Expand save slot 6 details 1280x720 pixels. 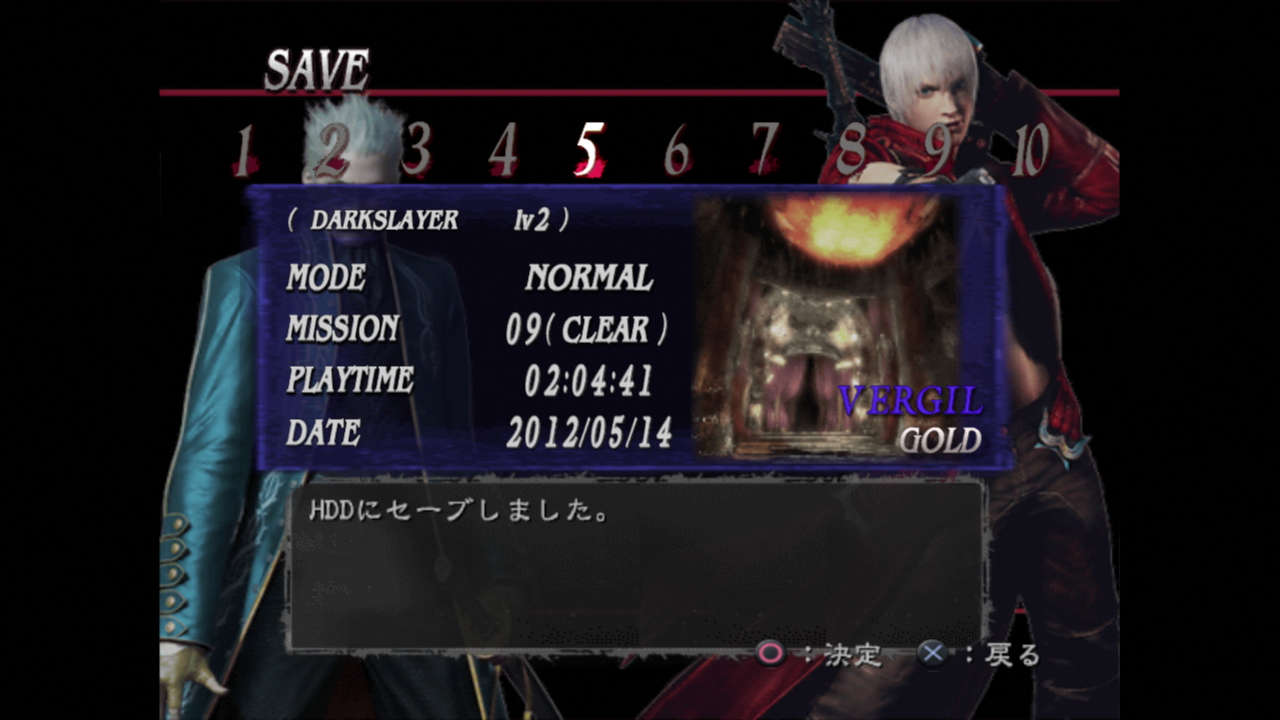[x=675, y=147]
